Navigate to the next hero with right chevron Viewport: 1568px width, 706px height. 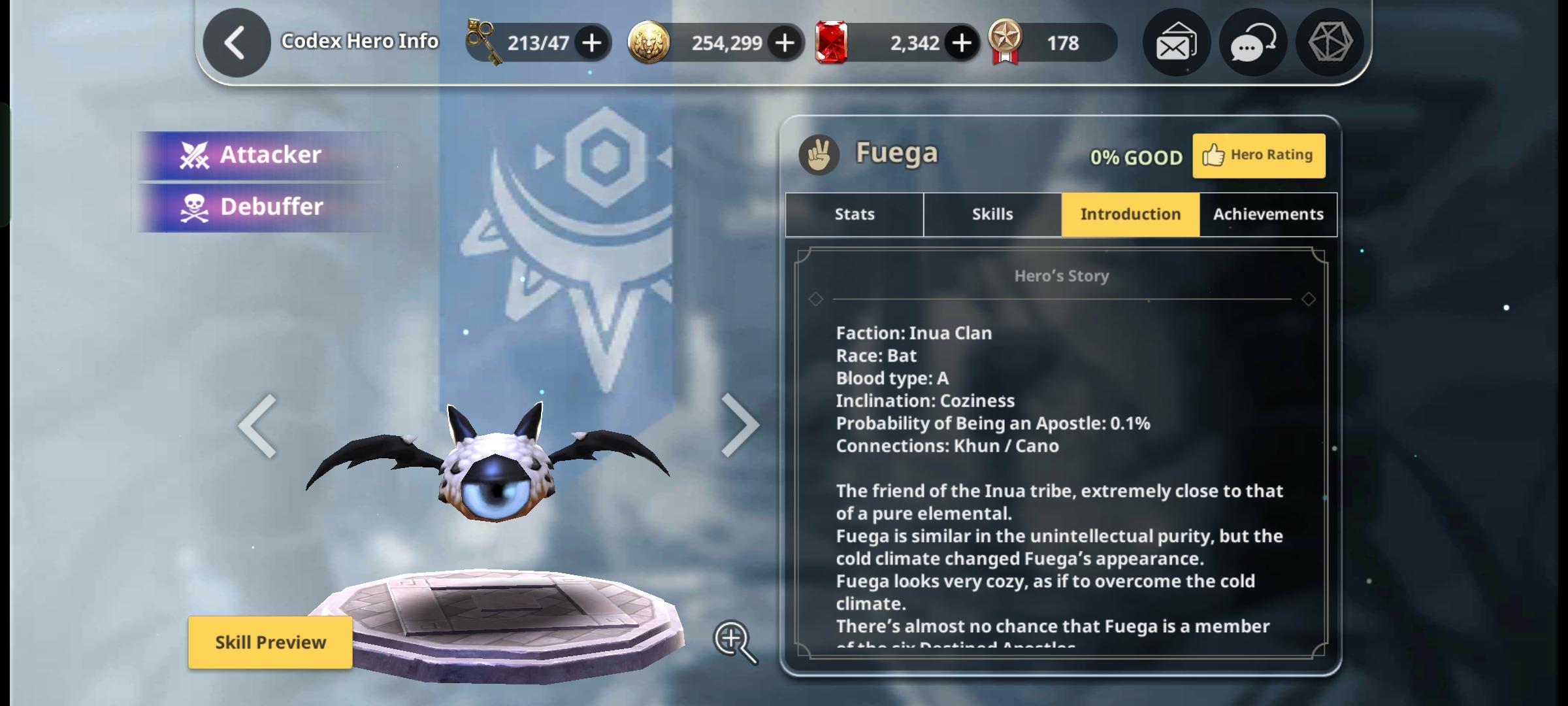(x=742, y=425)
